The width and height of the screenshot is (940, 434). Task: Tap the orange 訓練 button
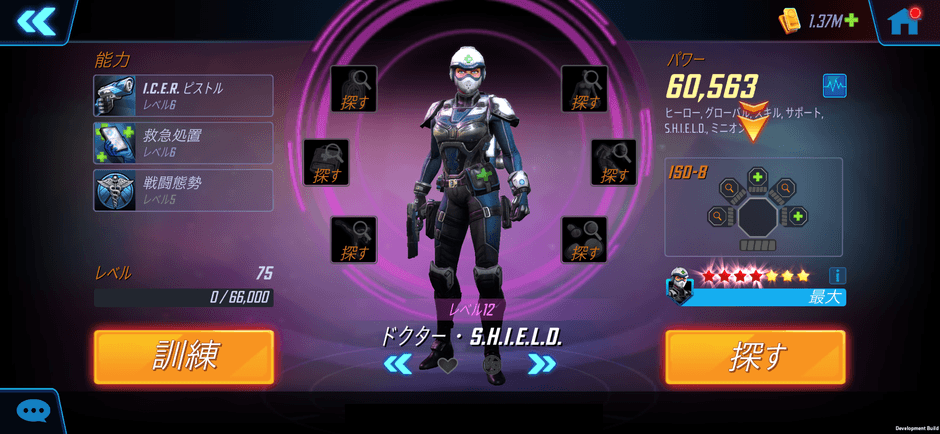(184, 356)
